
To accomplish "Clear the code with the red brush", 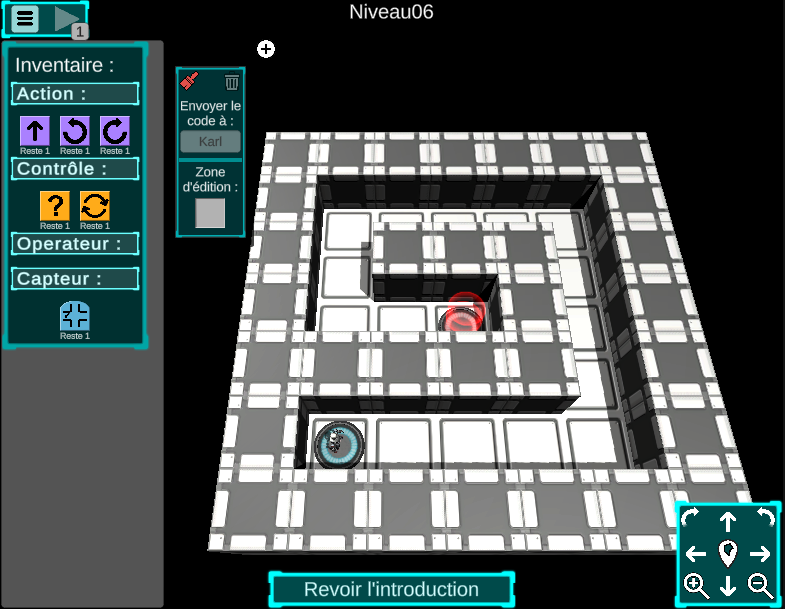I will coord(191,82).
